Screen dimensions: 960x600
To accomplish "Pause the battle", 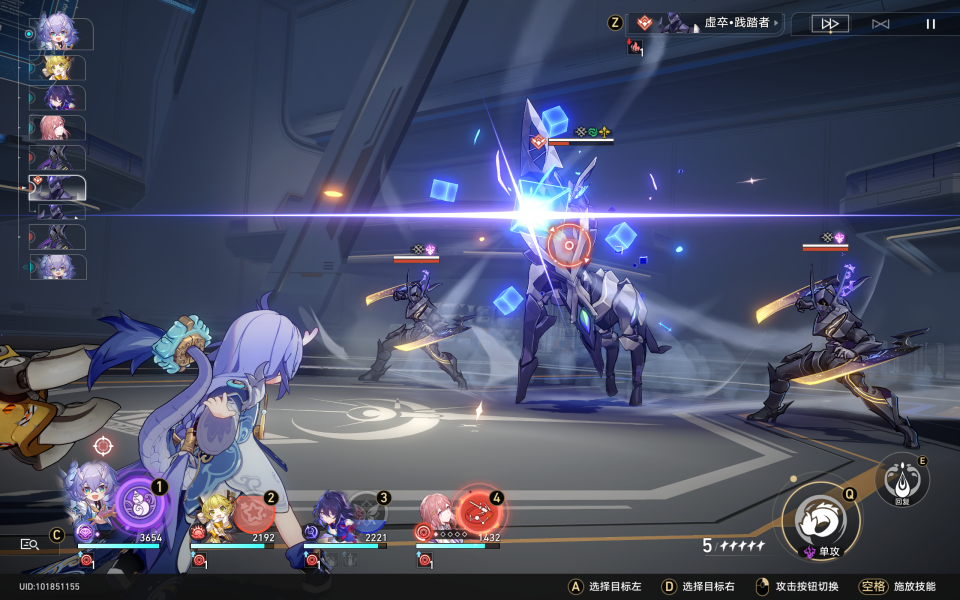I will click(931, 24).
